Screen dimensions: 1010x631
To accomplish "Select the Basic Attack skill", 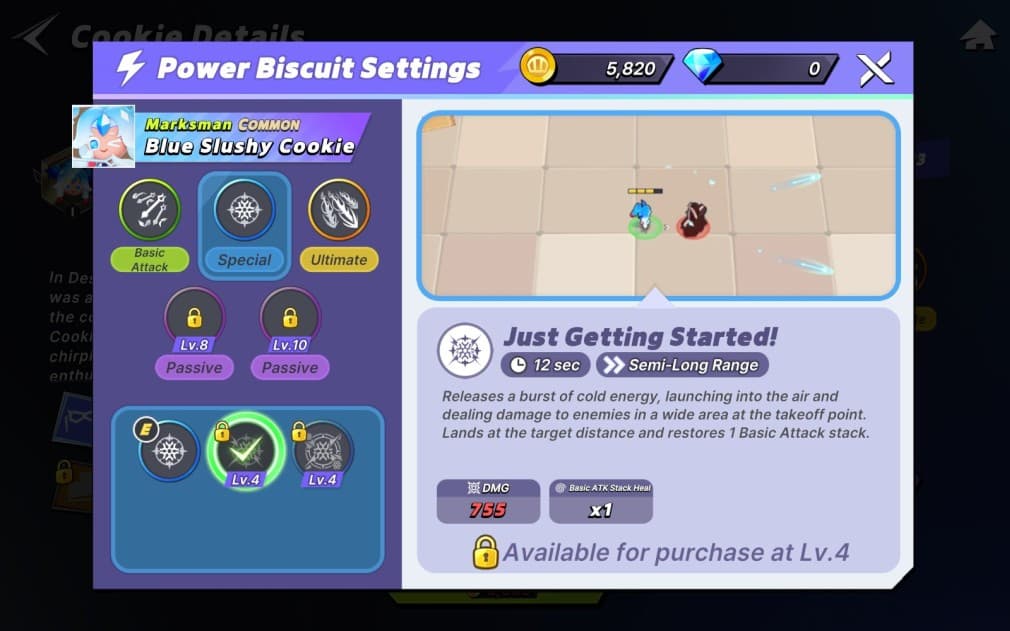I will pos(149,211).
